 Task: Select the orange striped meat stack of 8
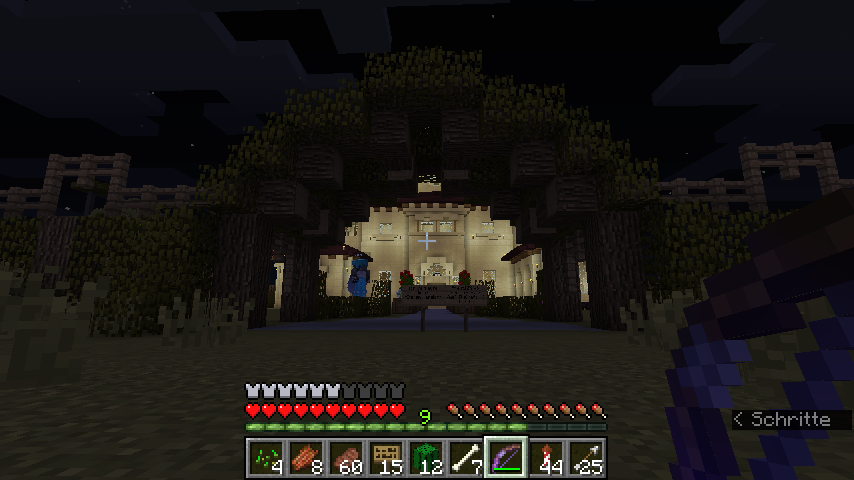tap(306, 458)
